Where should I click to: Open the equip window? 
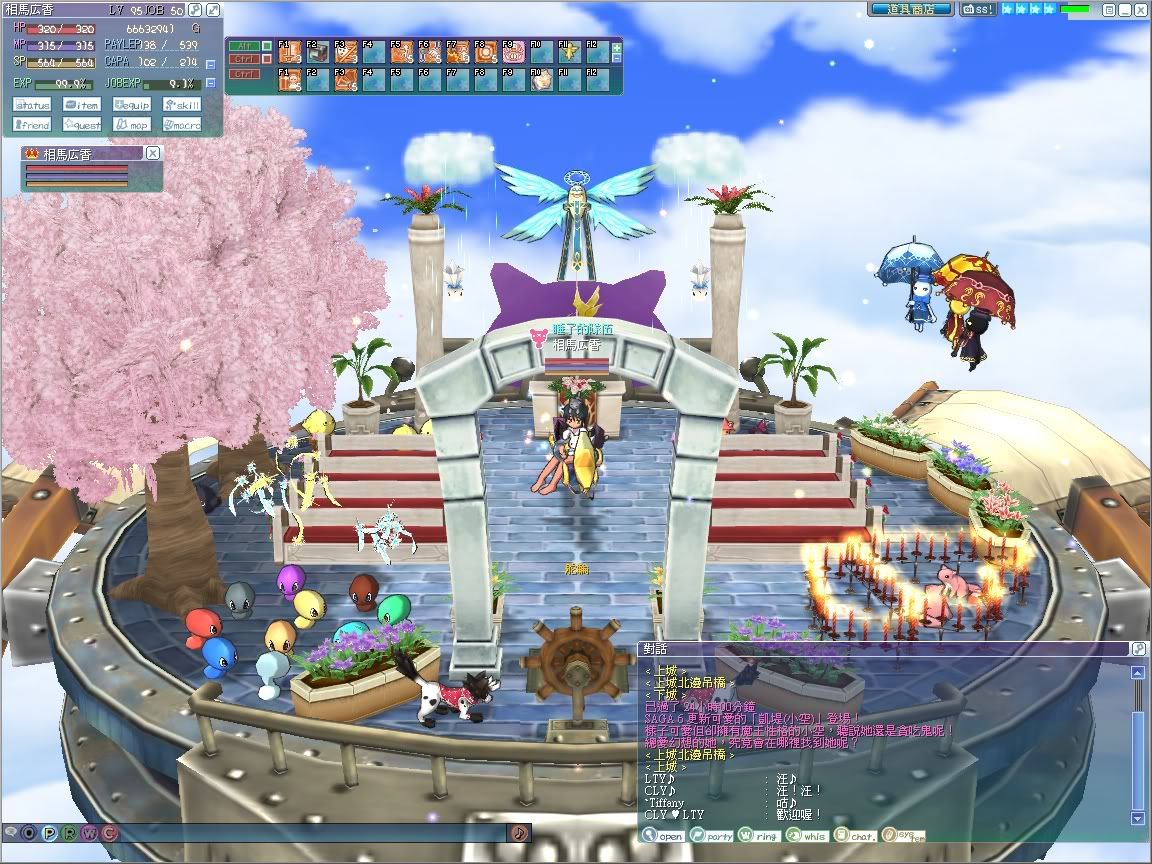(132, 105)
